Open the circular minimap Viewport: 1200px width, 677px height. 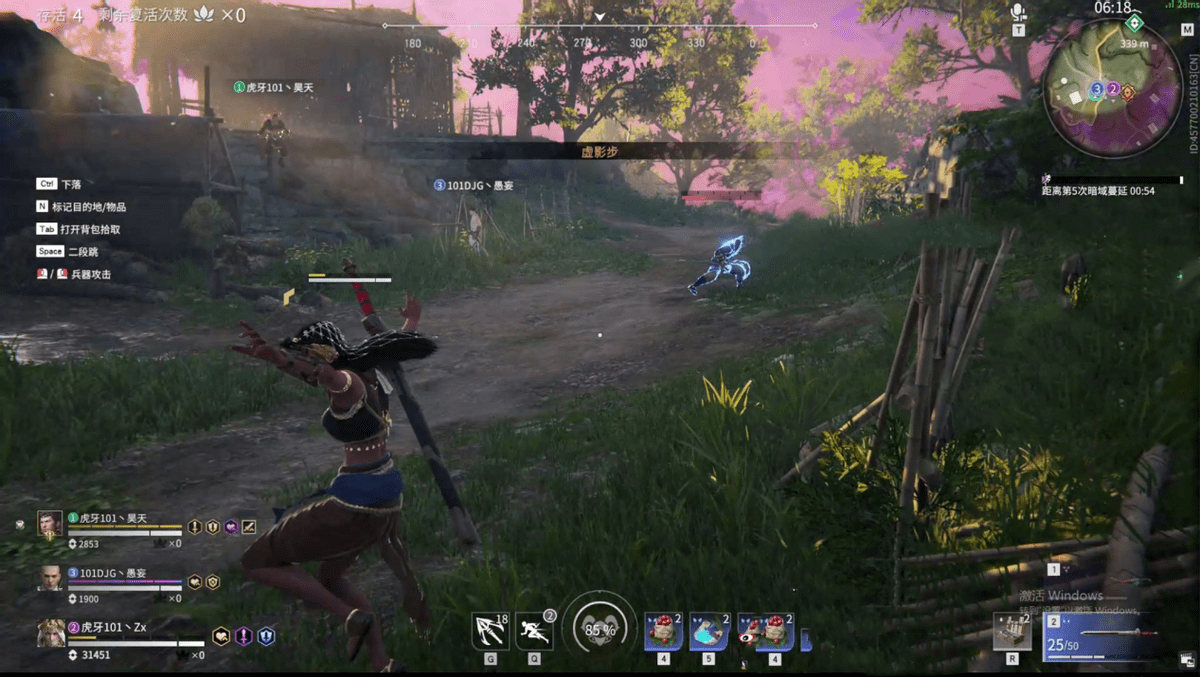(1112, 88)
